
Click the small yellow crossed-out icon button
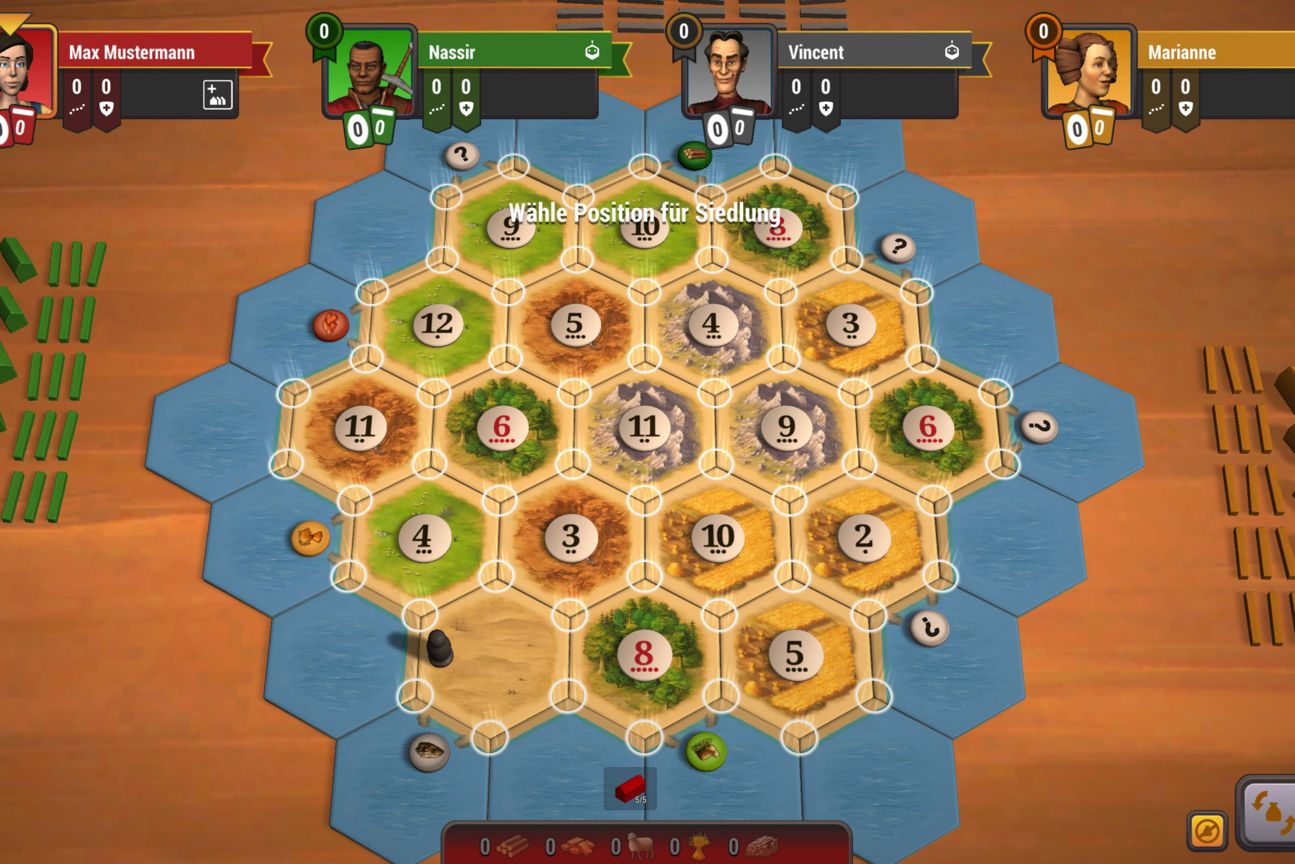point(1207,830)
